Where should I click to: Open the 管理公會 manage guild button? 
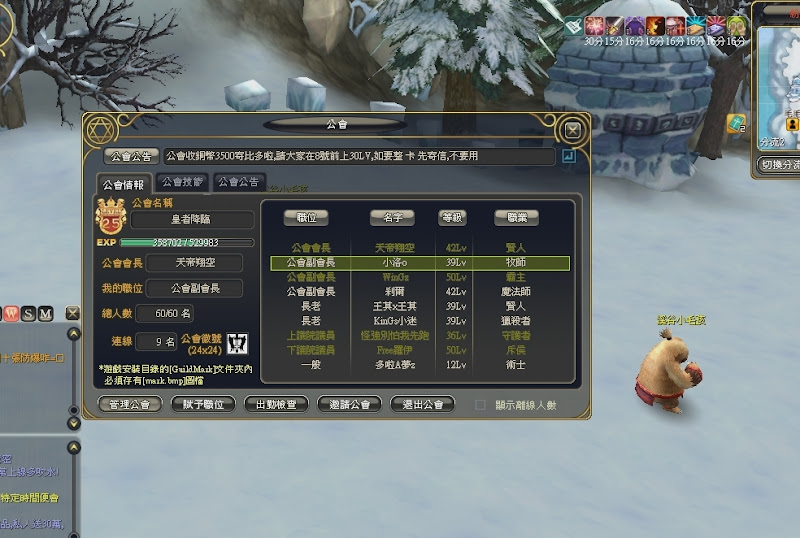(131, 404)
